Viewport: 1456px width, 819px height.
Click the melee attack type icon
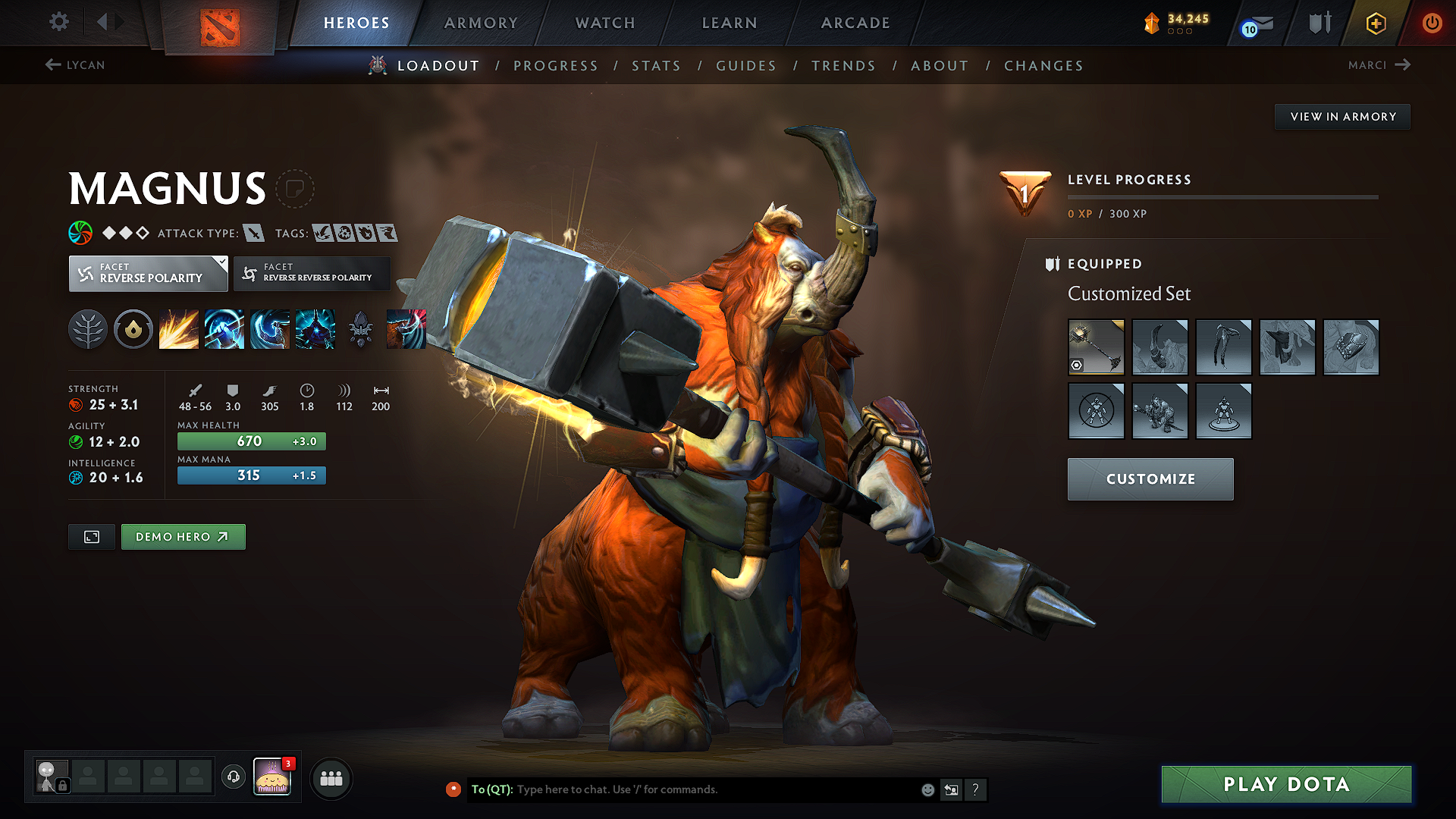(x=256, y=234)
